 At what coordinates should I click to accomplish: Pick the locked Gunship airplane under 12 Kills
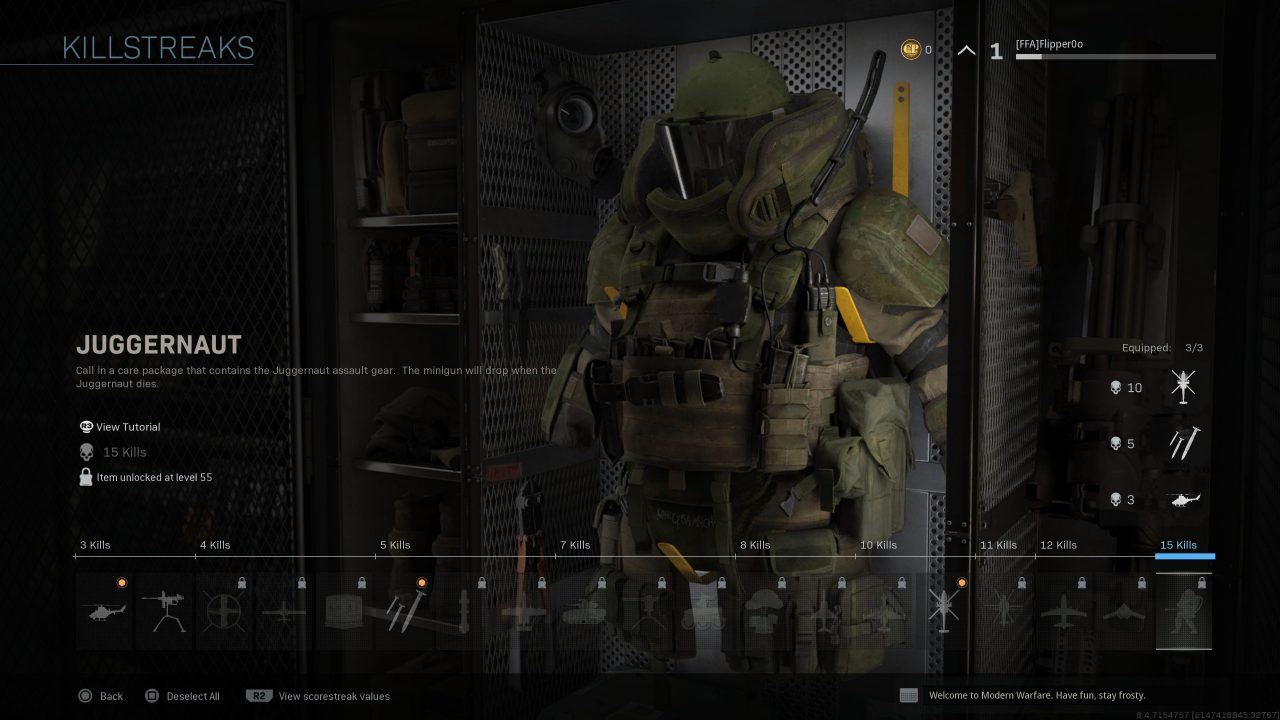pos(1064,611)
